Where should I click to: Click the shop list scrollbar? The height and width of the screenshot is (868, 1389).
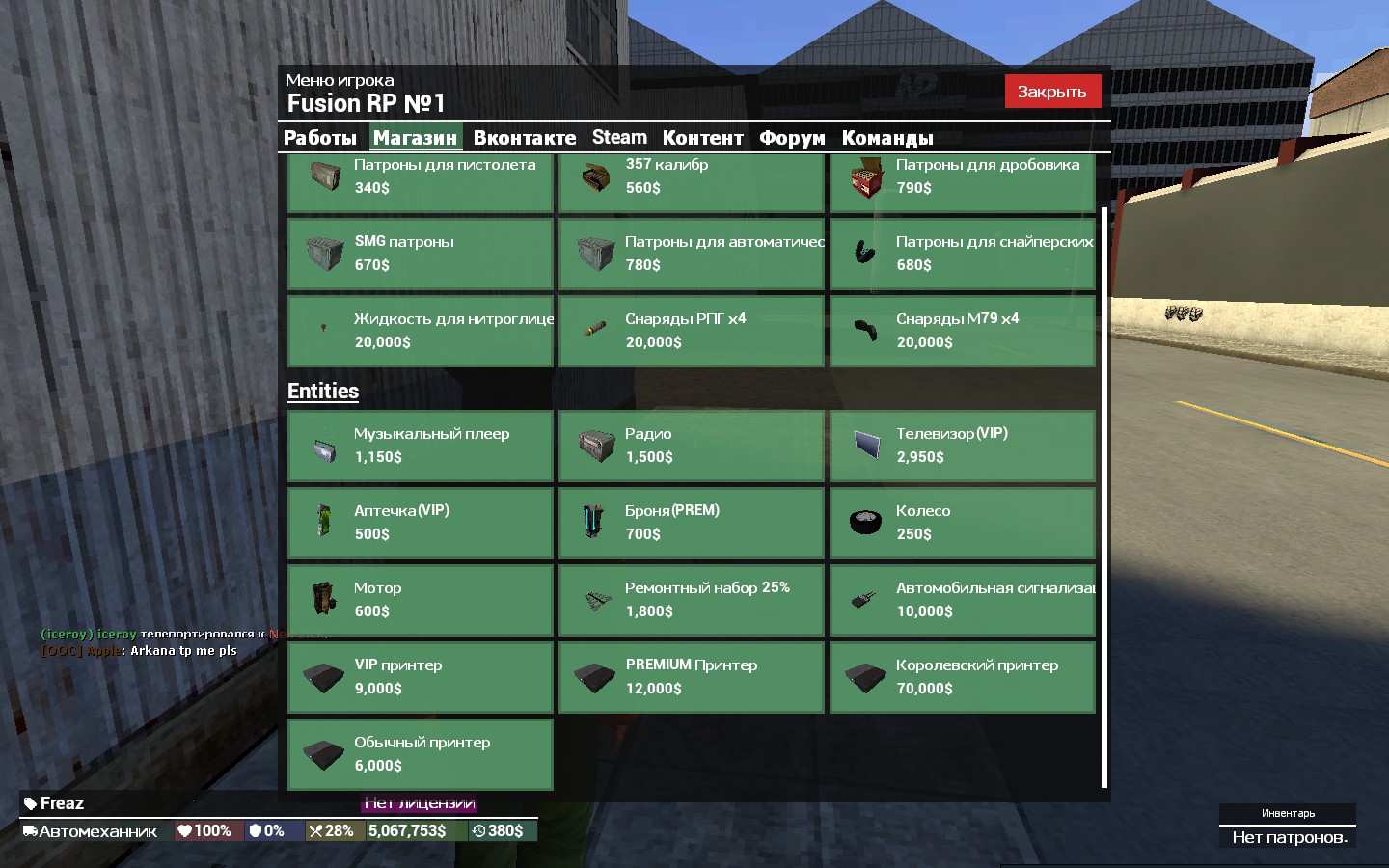[x=1103, y=497]
